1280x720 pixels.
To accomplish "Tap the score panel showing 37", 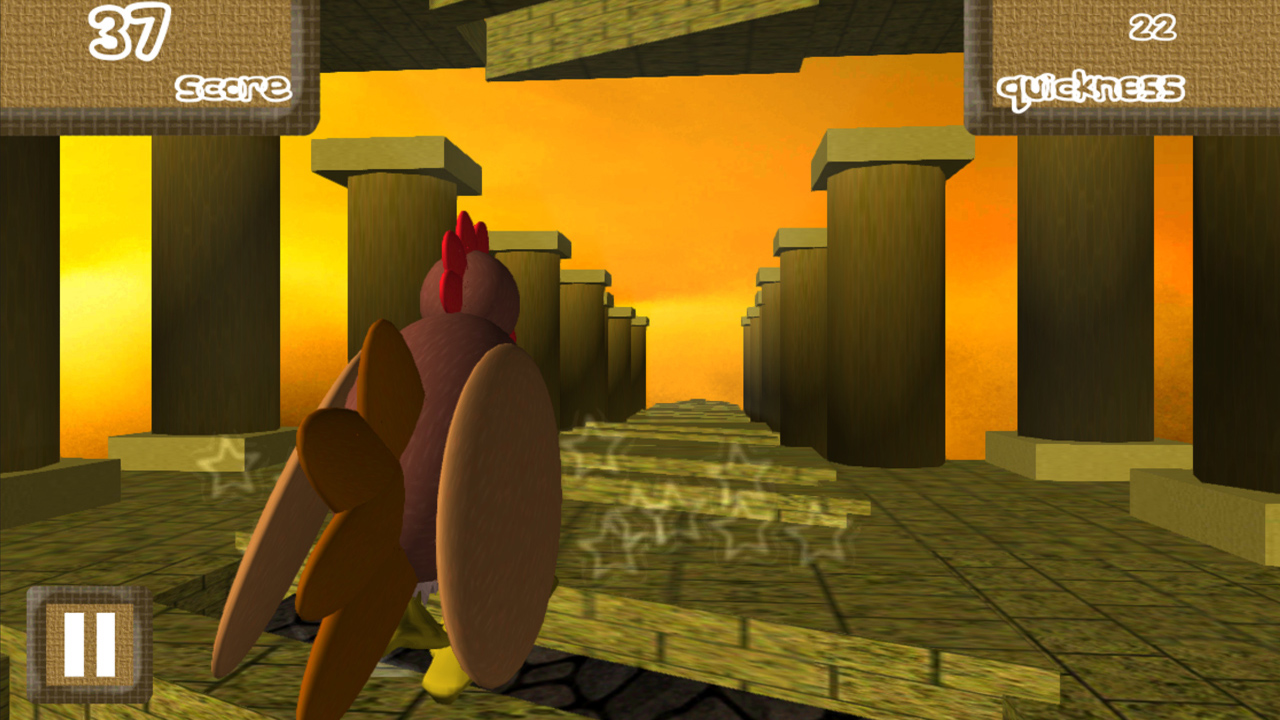I will point(150,55).
